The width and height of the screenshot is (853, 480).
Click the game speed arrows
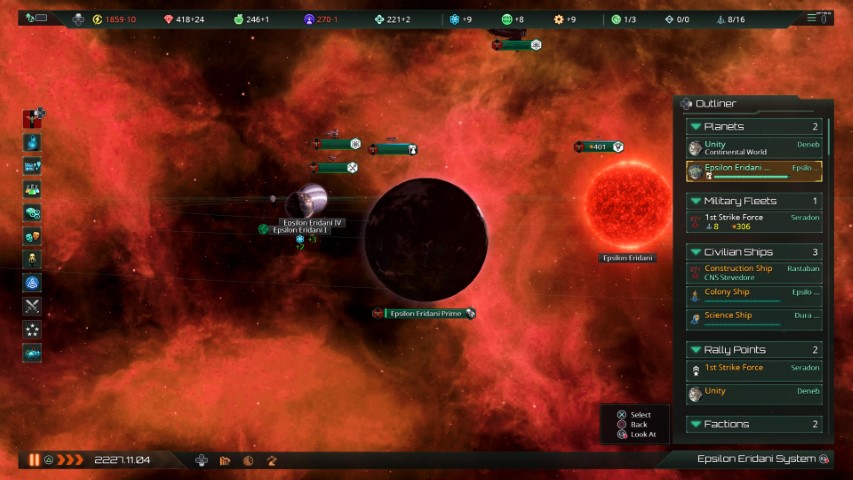pyautogui.click(x=70, y=460)
